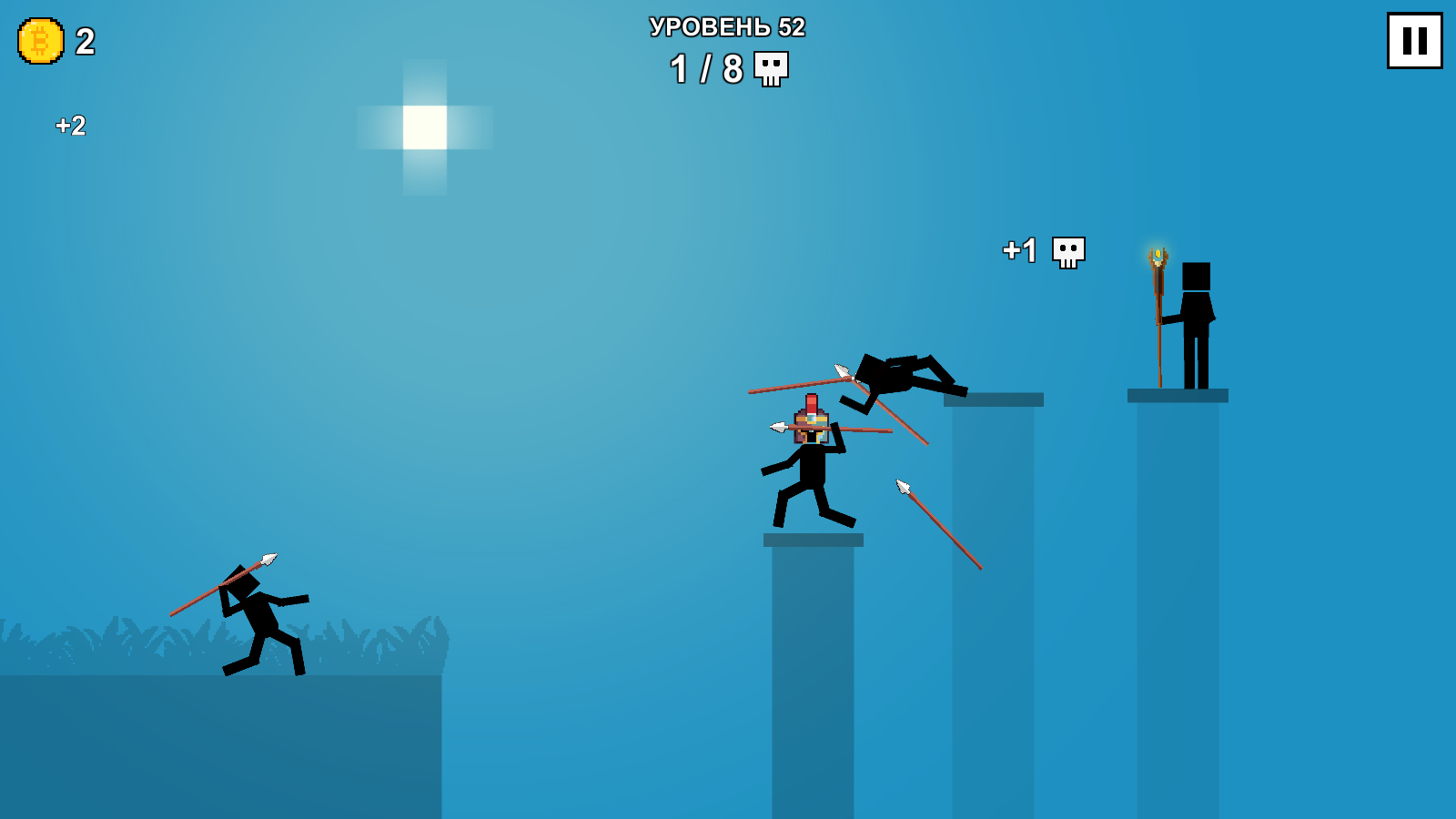
Task: Click the pause icon
Action: click(x=1414, y=40)
